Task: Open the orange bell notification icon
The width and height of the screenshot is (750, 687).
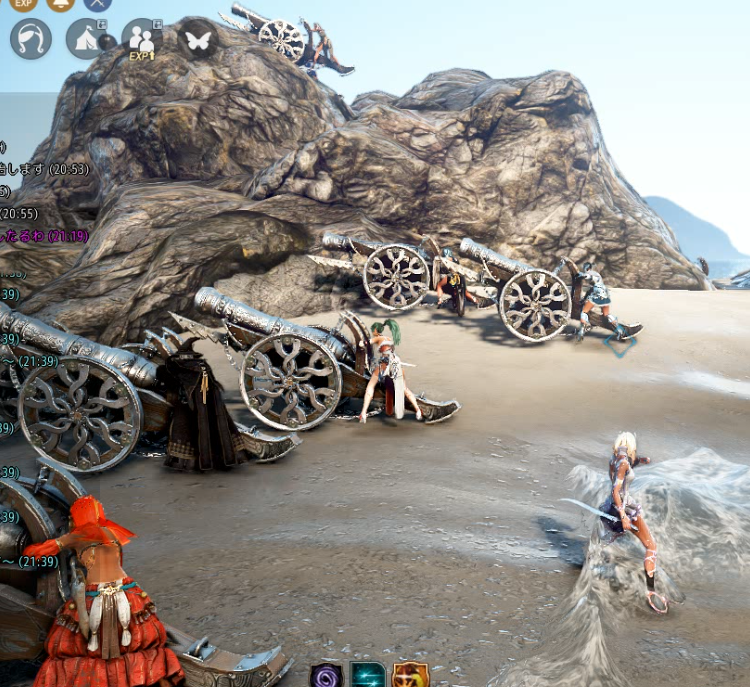Action: click(x=61, y=3)
